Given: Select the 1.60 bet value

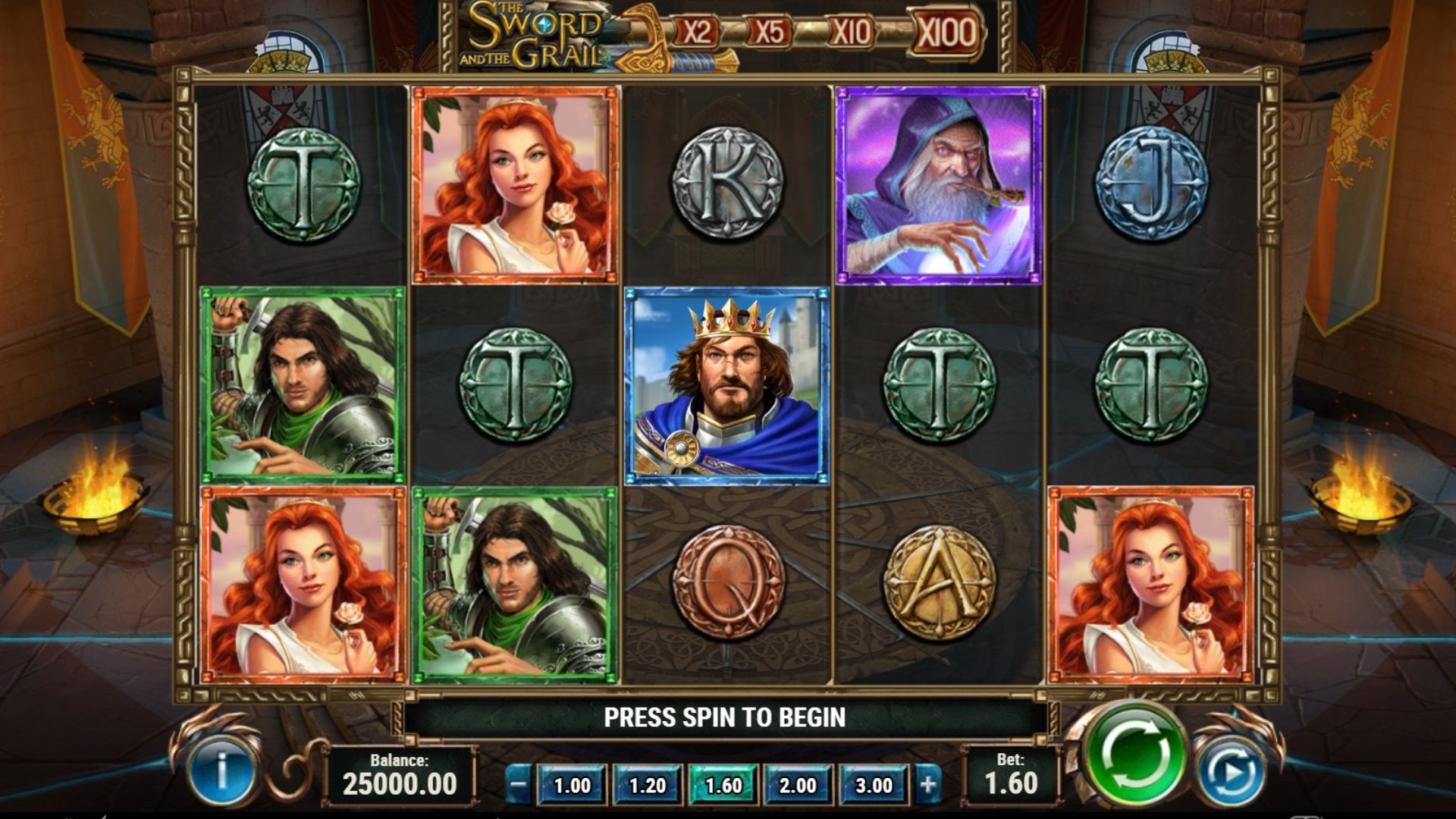Looking at the screenshot, I should click(723, 786).
